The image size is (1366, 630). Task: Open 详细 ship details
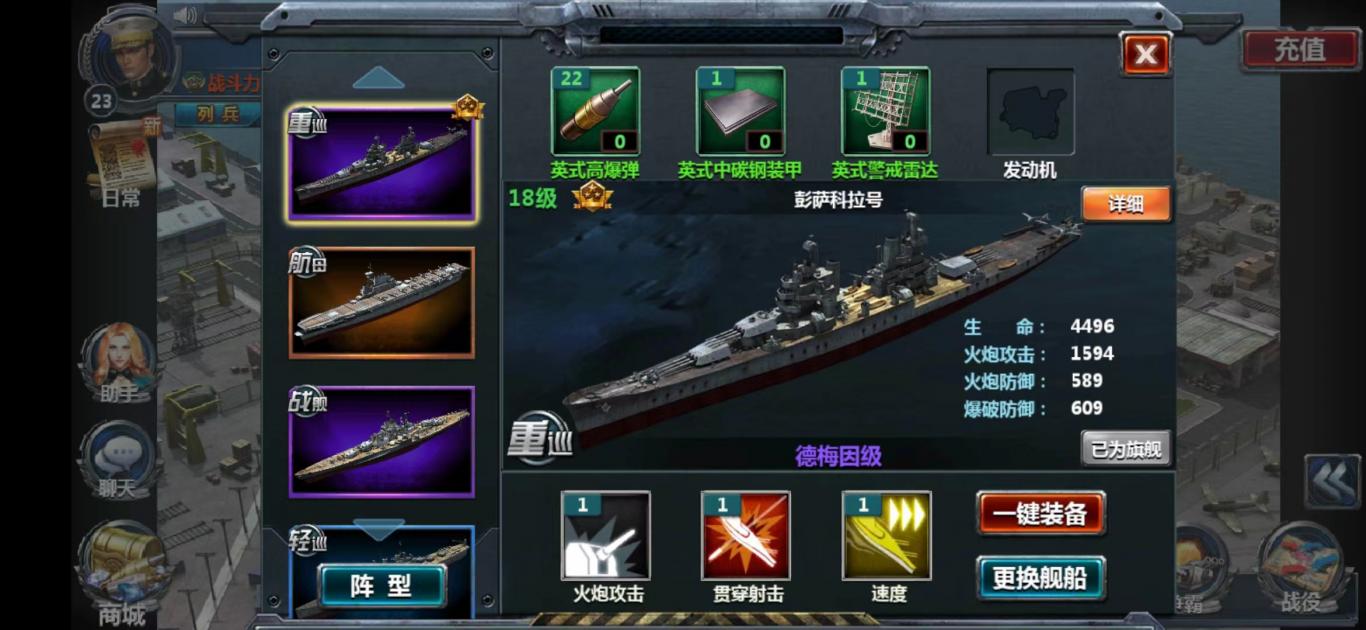click(x=1125, y=204)
